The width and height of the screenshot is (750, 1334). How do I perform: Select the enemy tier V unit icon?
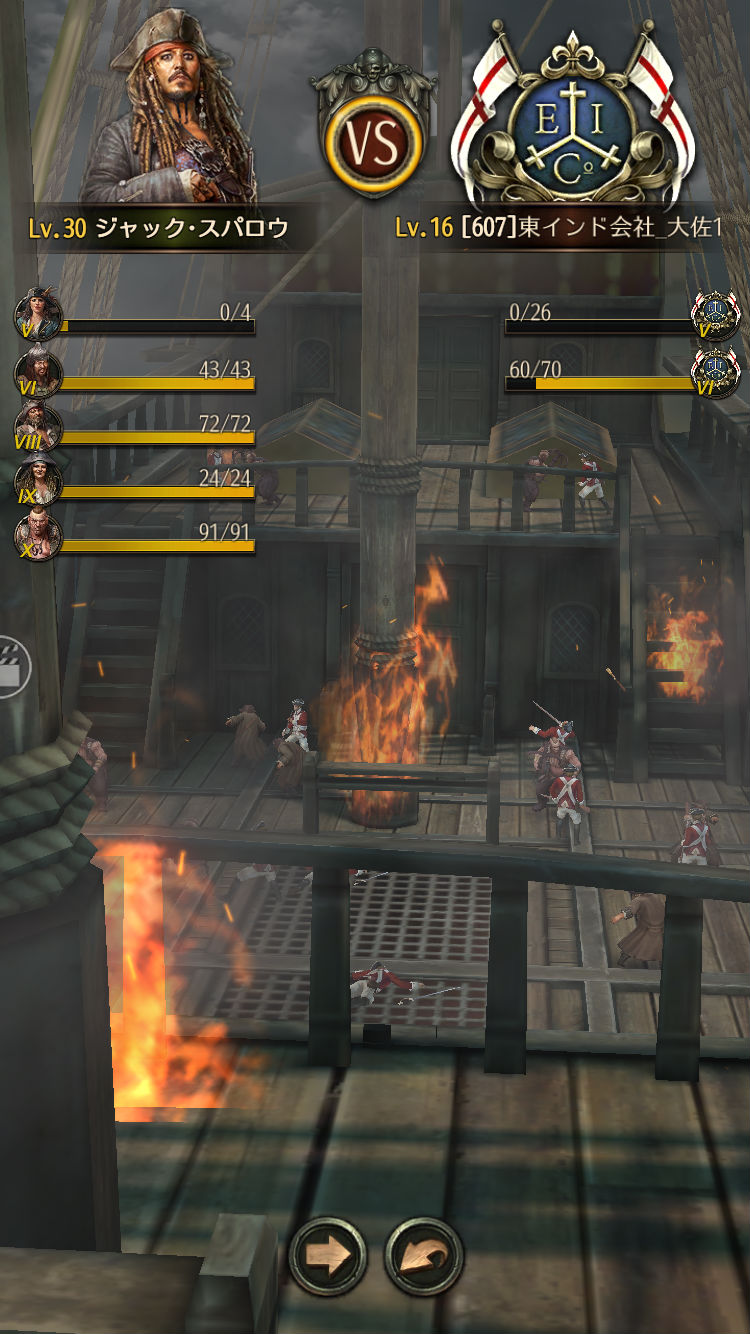coord(716,316)
